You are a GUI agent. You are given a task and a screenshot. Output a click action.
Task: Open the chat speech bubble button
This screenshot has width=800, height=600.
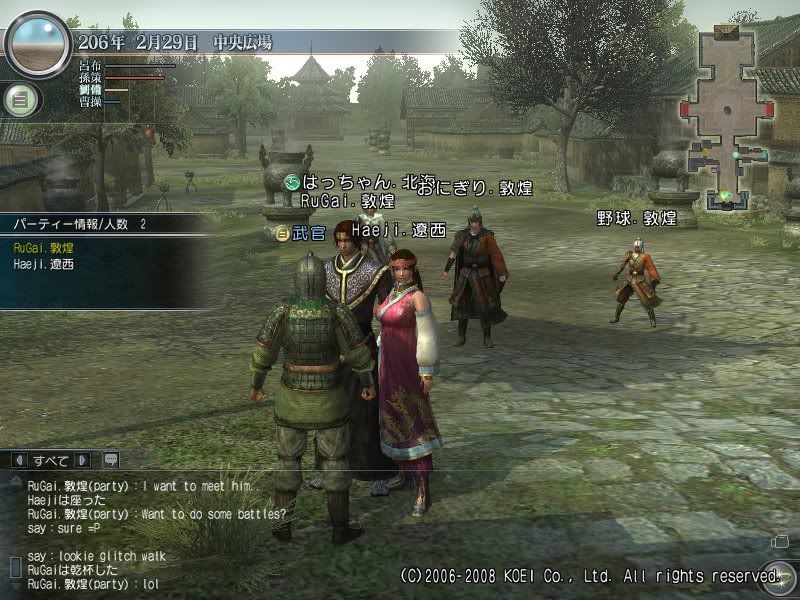(x=110, y=460)
